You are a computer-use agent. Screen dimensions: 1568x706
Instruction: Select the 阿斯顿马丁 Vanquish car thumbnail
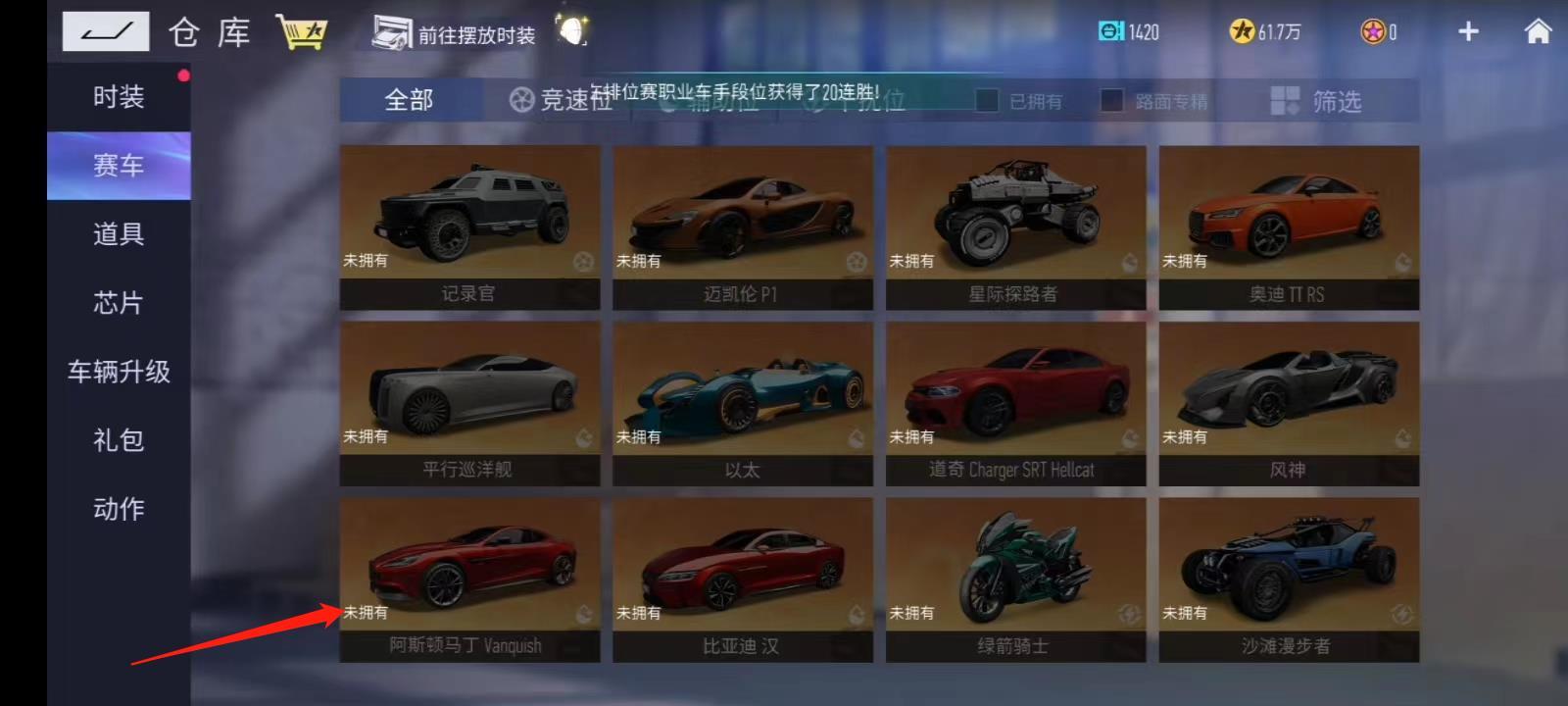[468, 579]
